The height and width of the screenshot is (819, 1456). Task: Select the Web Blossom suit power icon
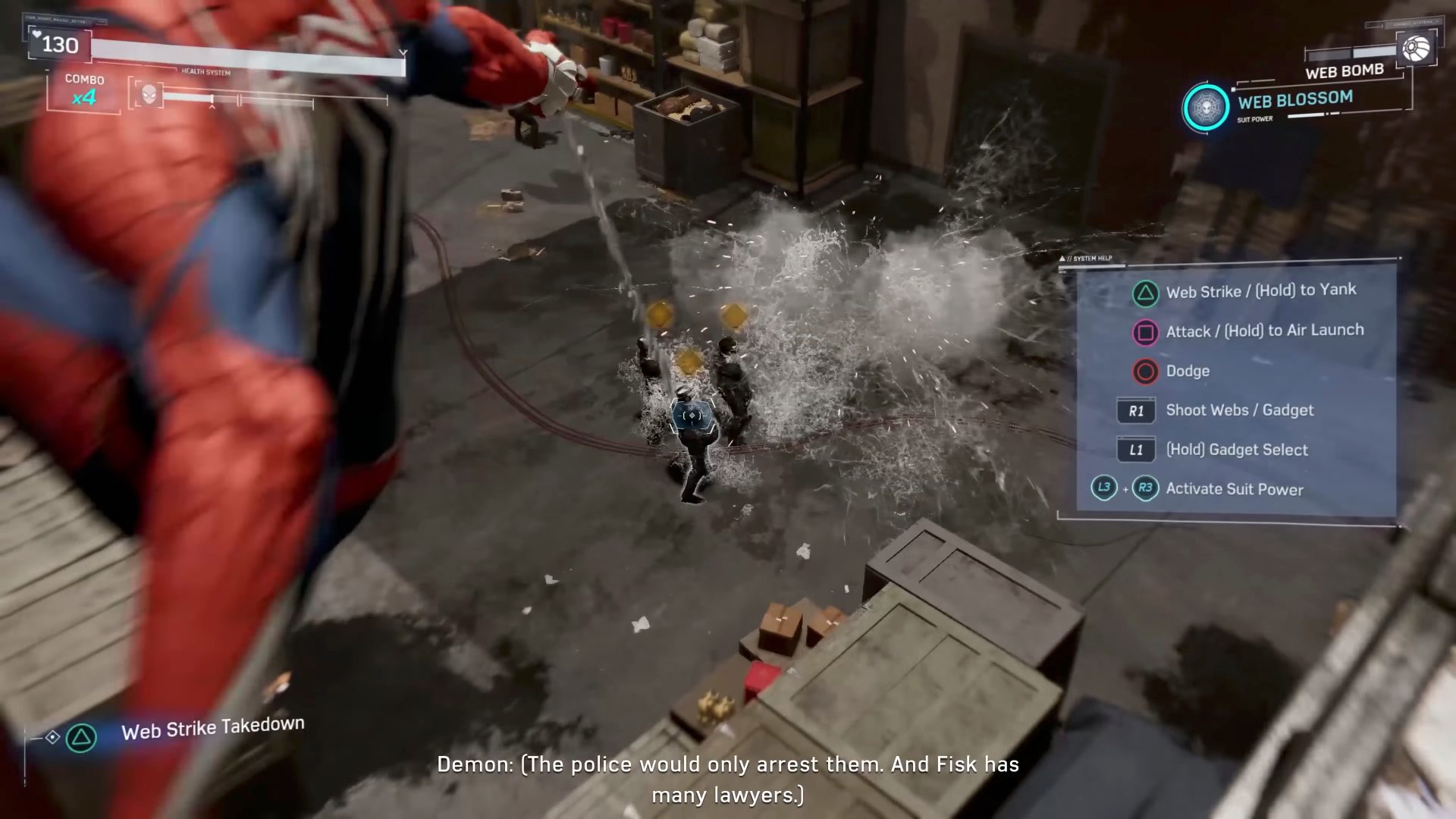click(x=1206, y=107)
